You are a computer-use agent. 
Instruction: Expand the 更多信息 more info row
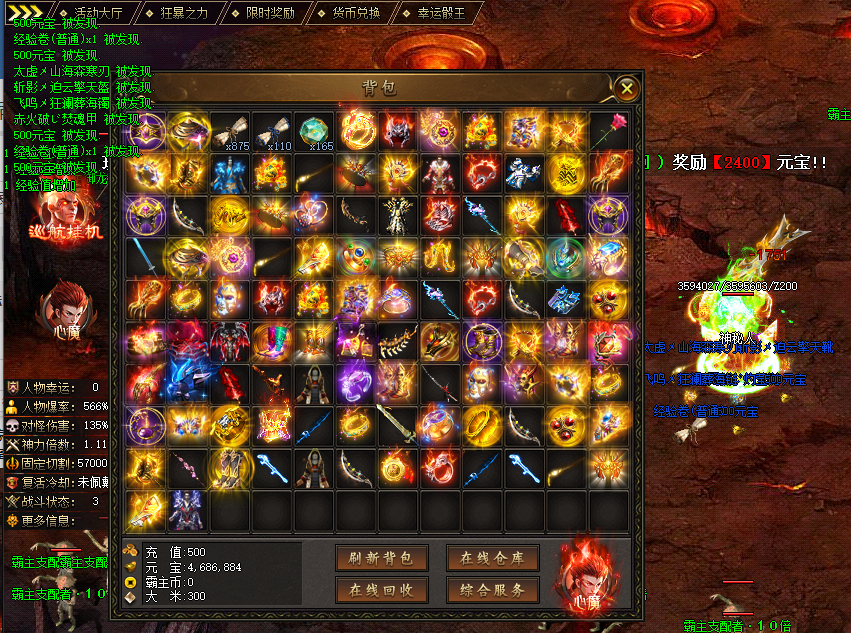(50, 520)
